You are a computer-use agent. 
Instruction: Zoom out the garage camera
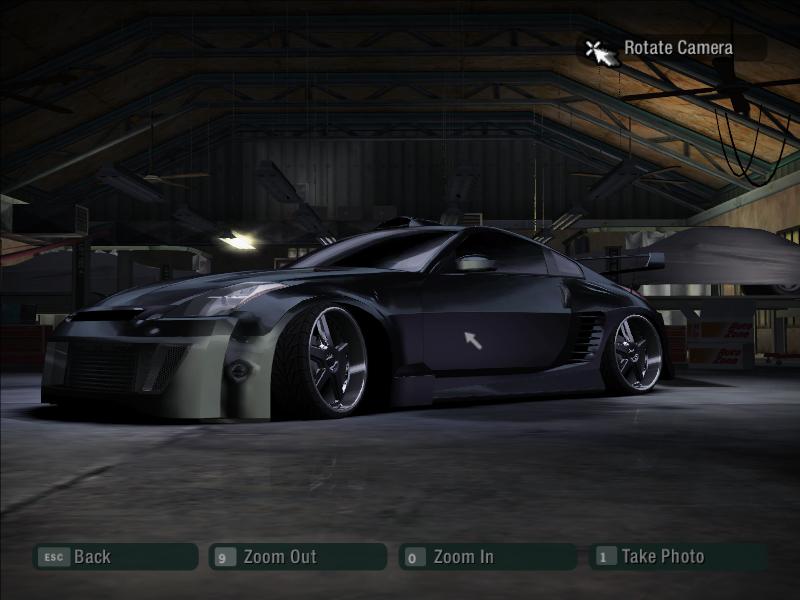[296, 557]
